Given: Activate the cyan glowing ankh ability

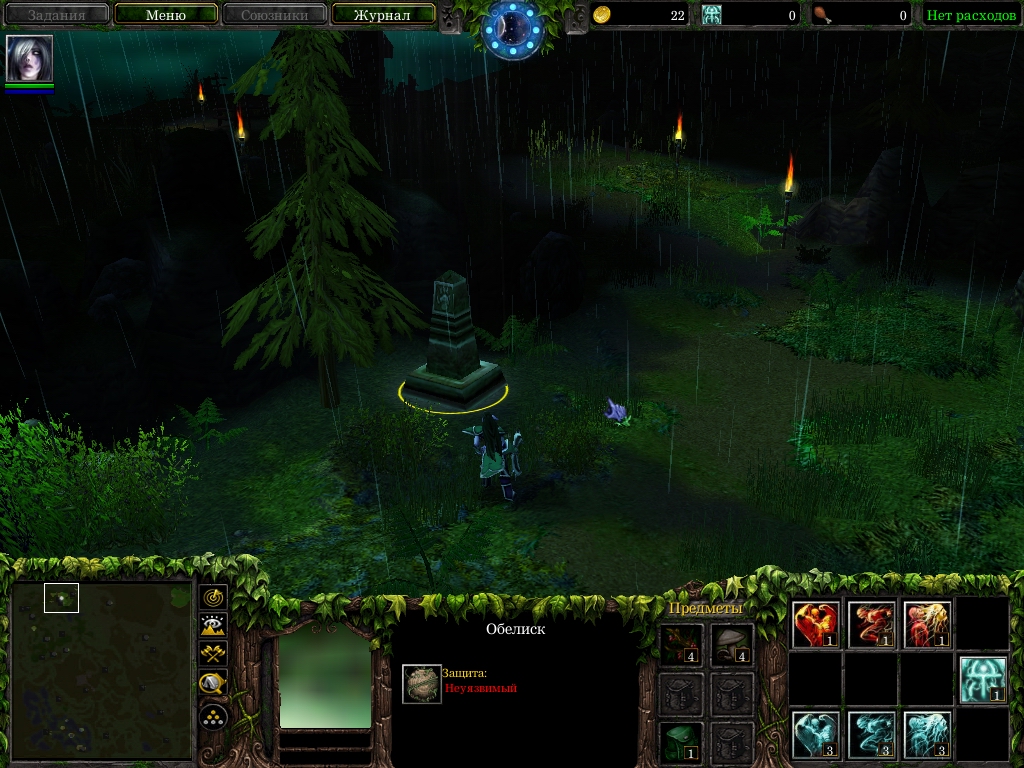Looking at the screenshot, I should coord(982,680).
